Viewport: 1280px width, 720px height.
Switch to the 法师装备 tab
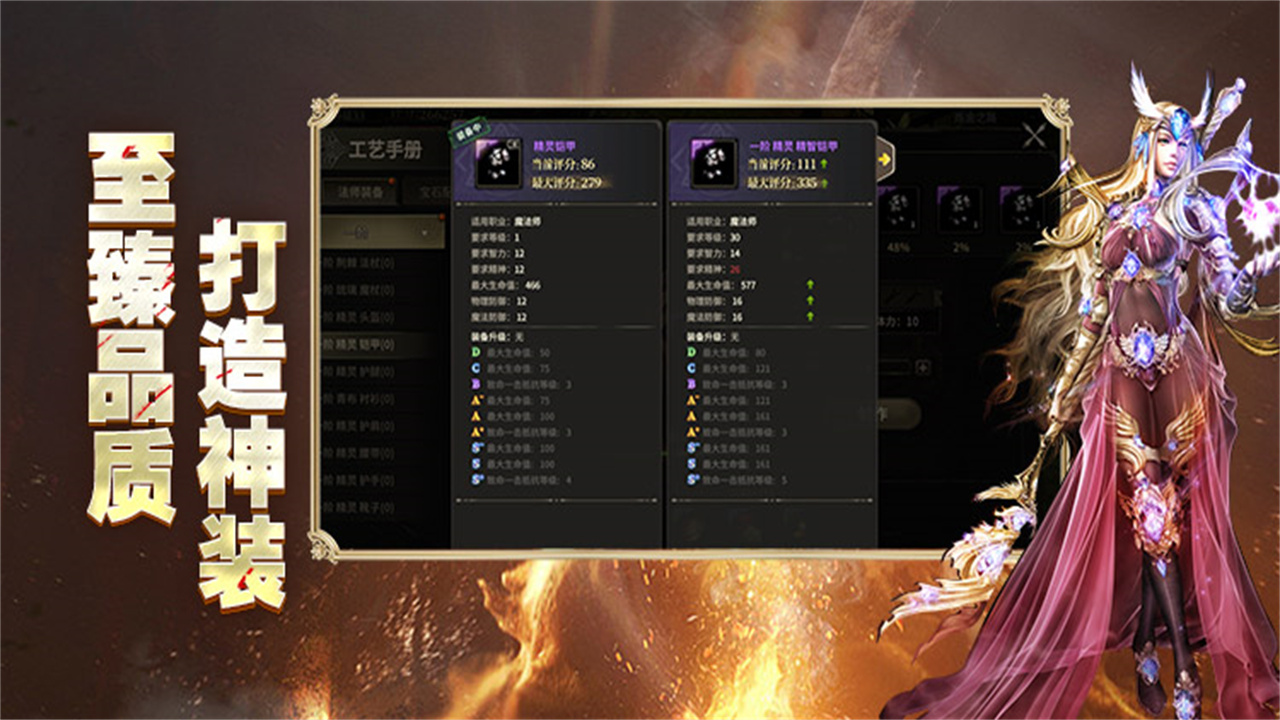[x=360, y=191]
